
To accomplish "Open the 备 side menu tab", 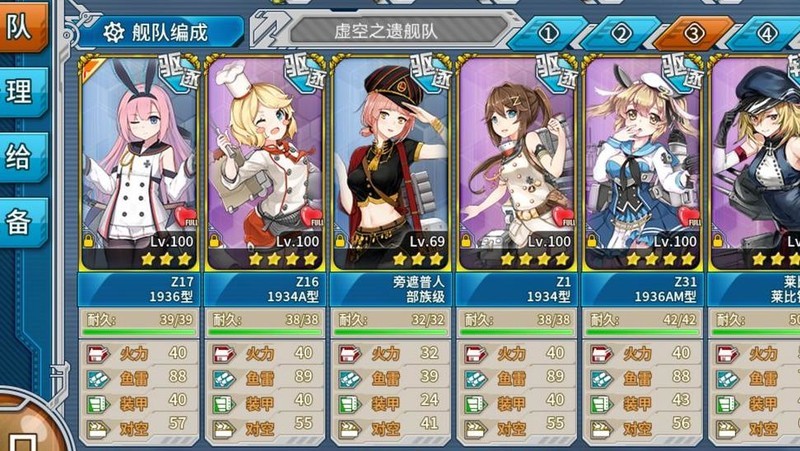I will pyautogui.click(x=20, y=222).
